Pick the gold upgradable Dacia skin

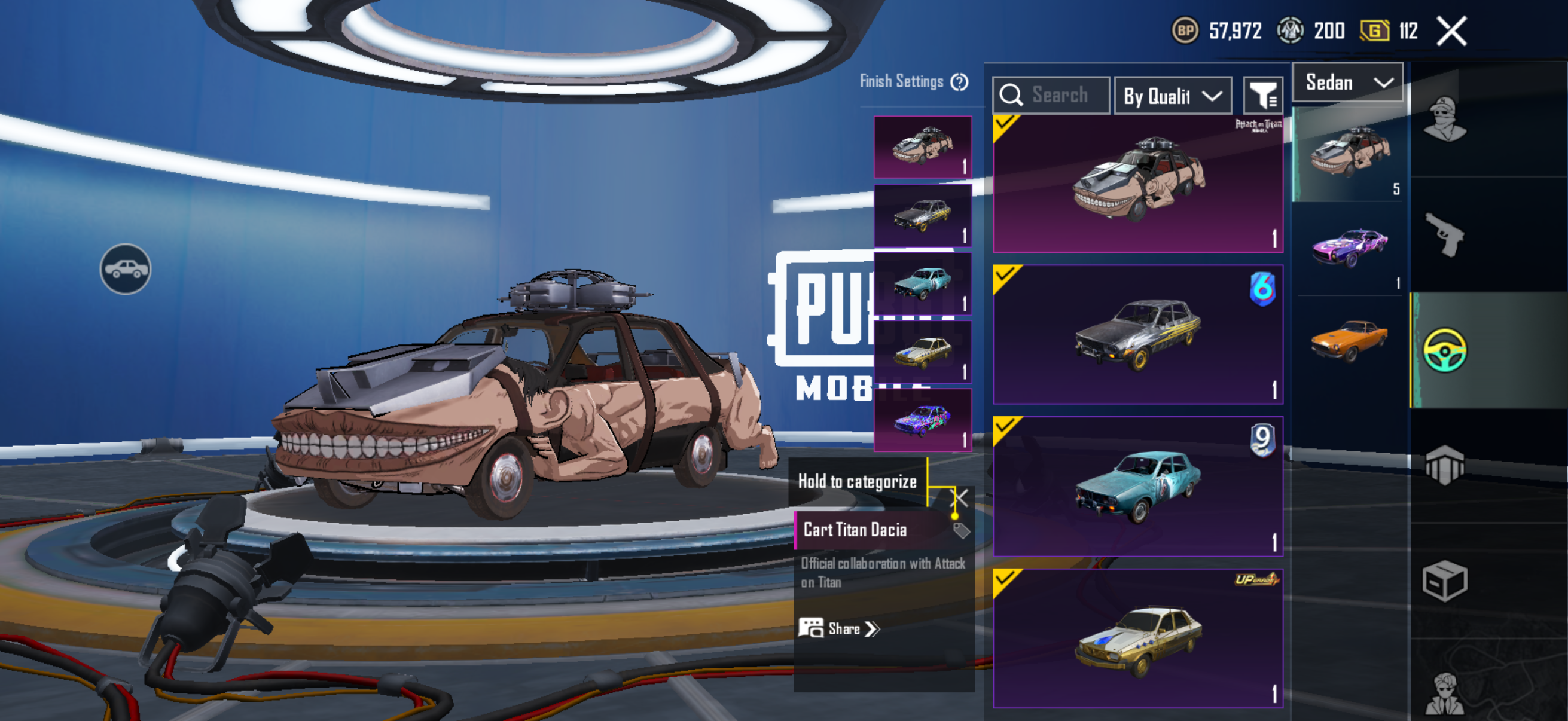pyautogui.click(x=1137, y=638)
